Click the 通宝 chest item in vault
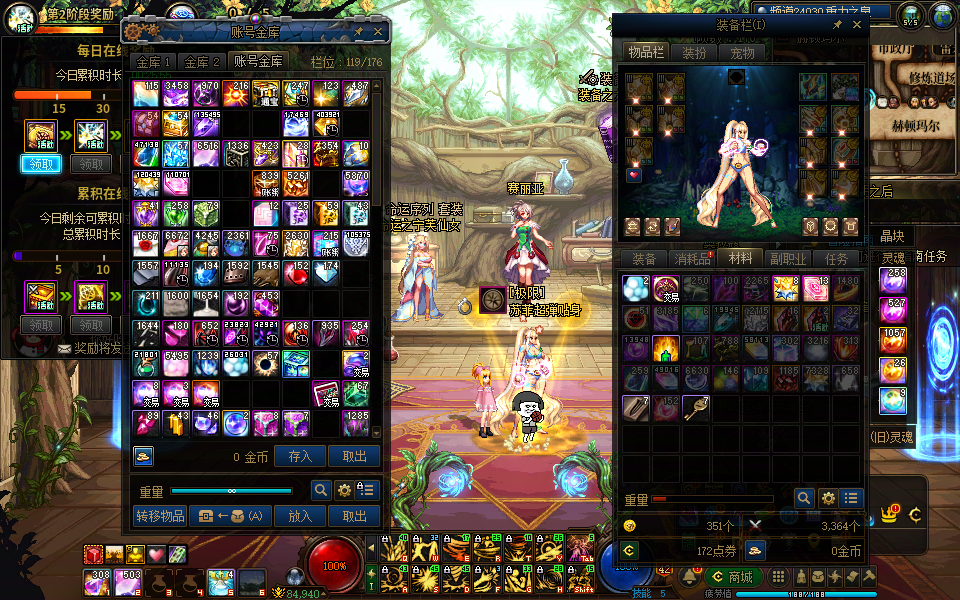 (266, 94)
